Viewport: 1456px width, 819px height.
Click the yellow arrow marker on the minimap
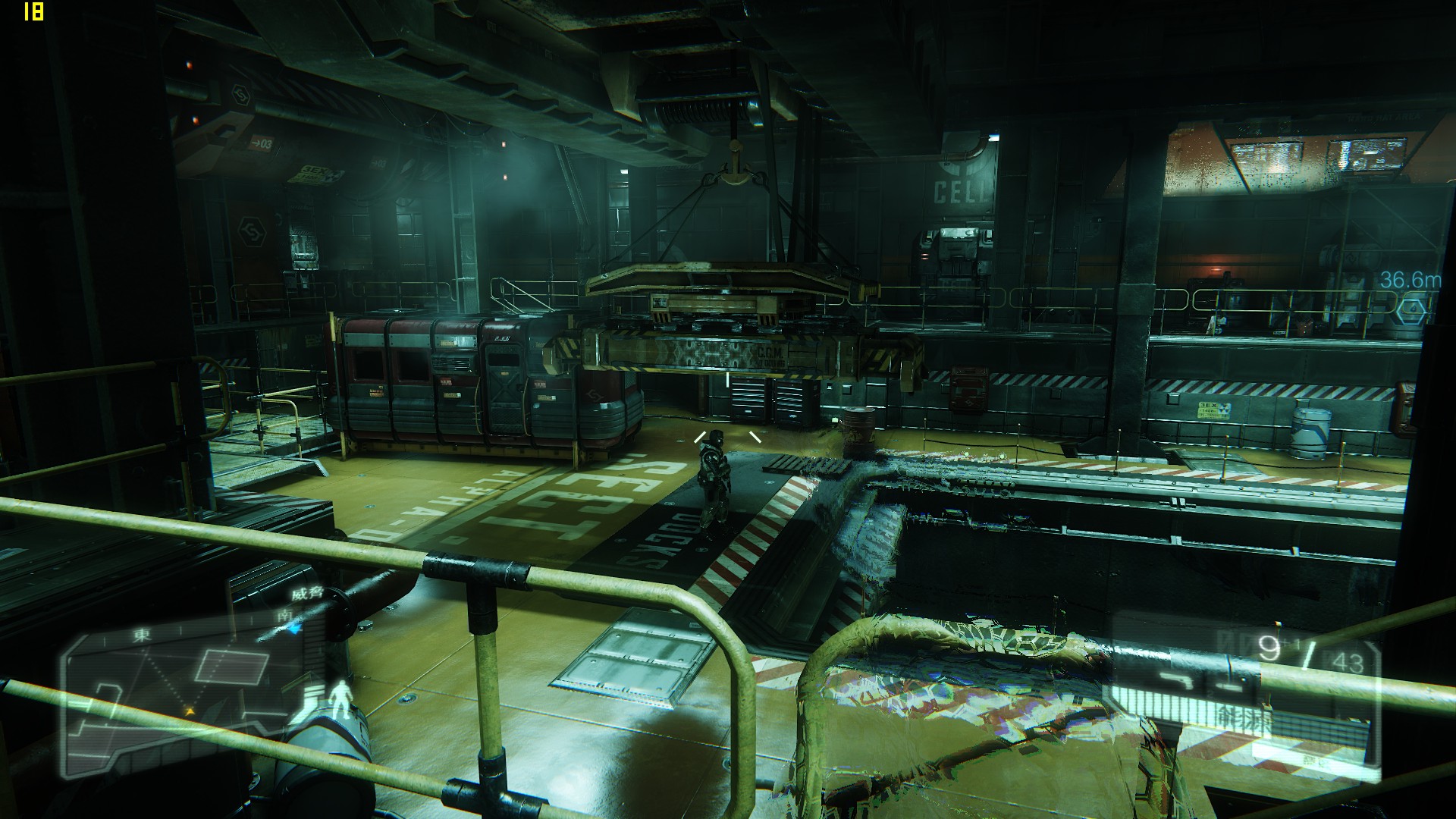click(190, 711)
